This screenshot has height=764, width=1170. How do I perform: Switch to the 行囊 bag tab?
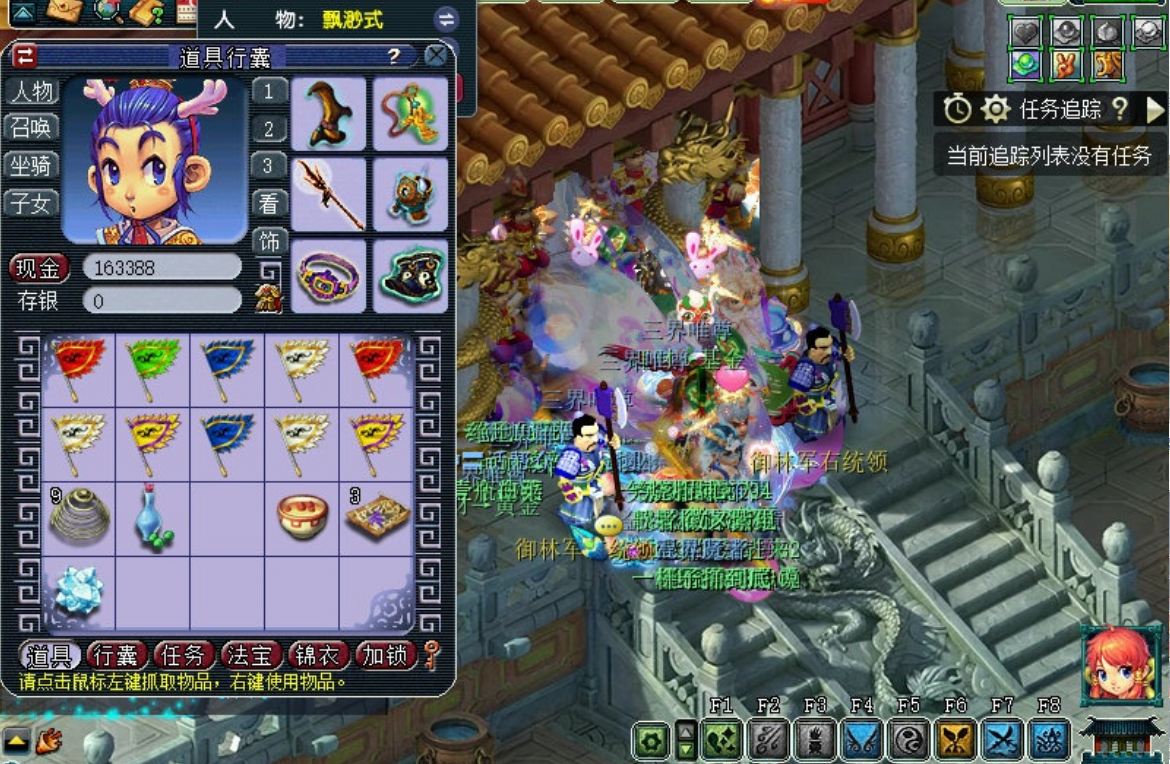tap(117, 656)
